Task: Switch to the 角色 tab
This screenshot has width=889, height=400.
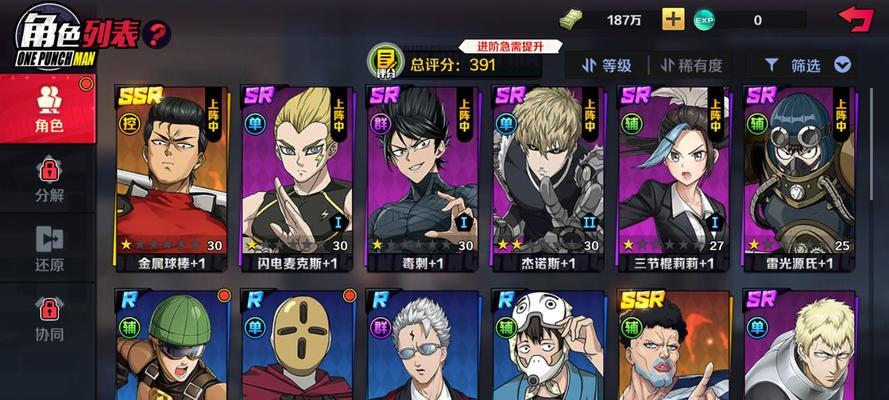Action: coord(48,109)
